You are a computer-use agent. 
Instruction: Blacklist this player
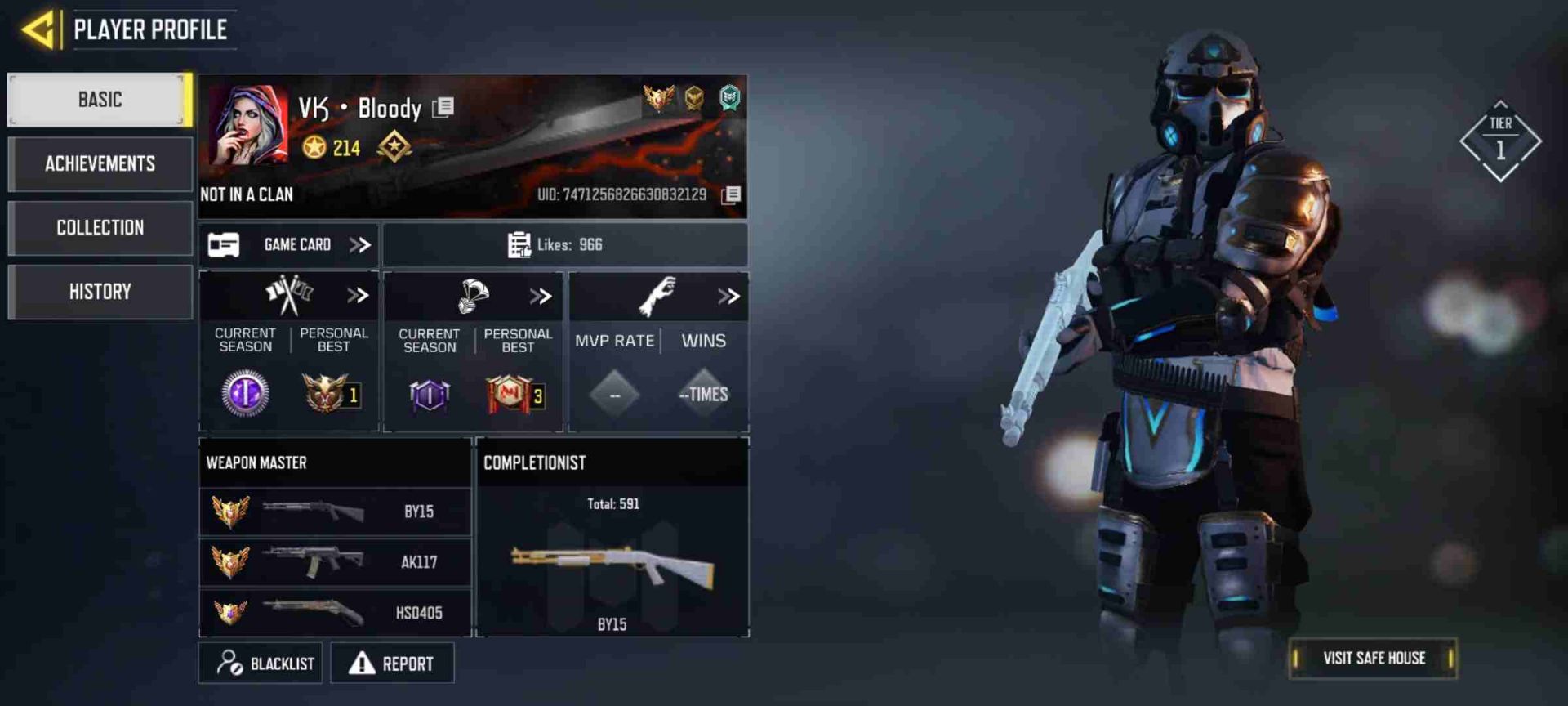(261, 664)
